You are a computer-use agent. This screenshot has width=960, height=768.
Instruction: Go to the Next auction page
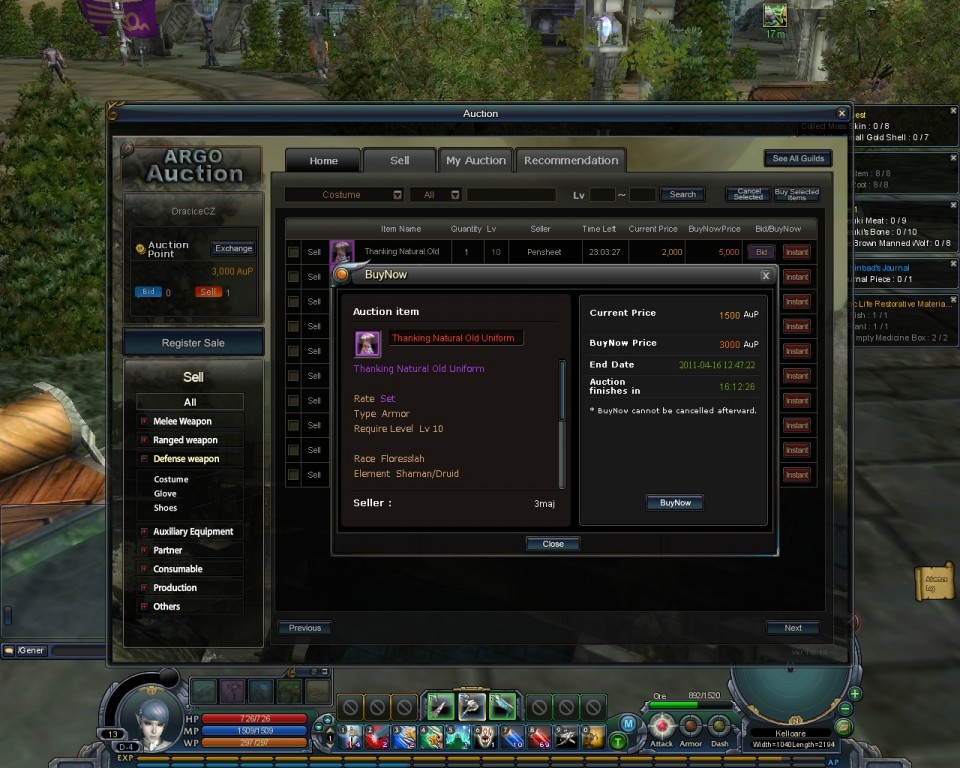[x=793, y=628]
